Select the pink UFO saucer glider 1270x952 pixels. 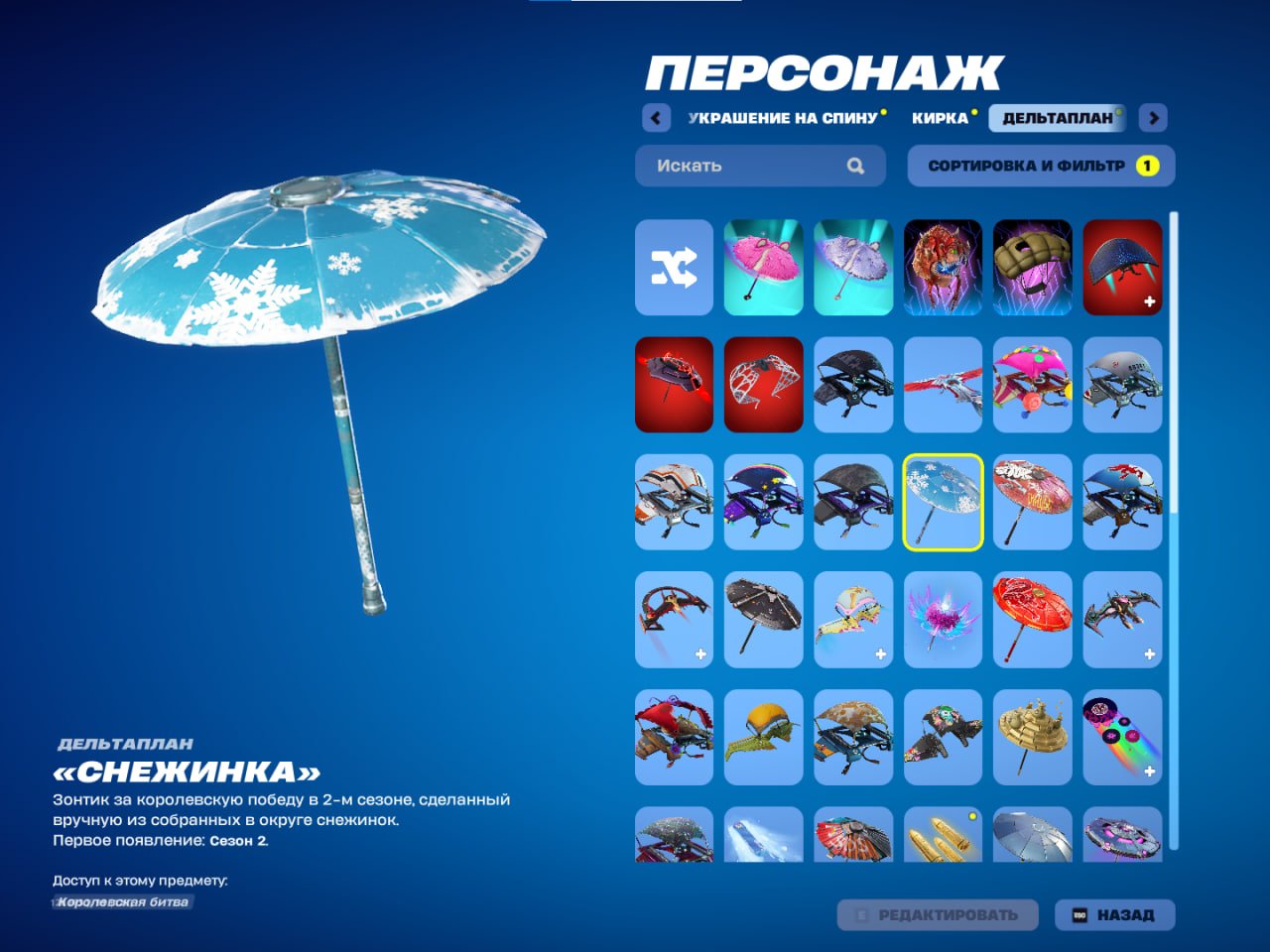pyautogui.click(x=1122, y=844)
